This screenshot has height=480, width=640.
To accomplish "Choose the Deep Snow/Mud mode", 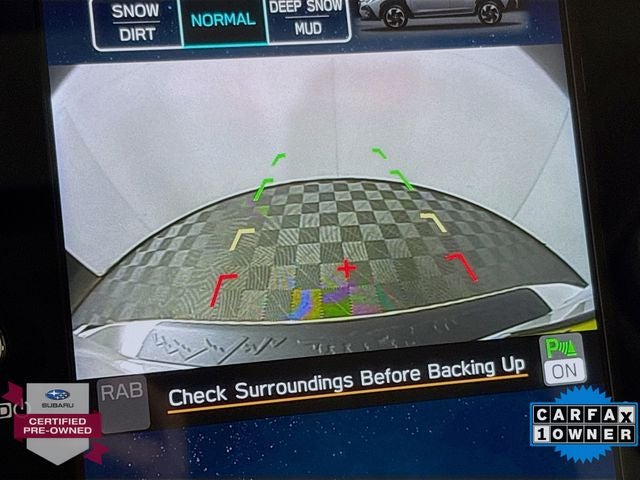I will (x=309, y=20).
